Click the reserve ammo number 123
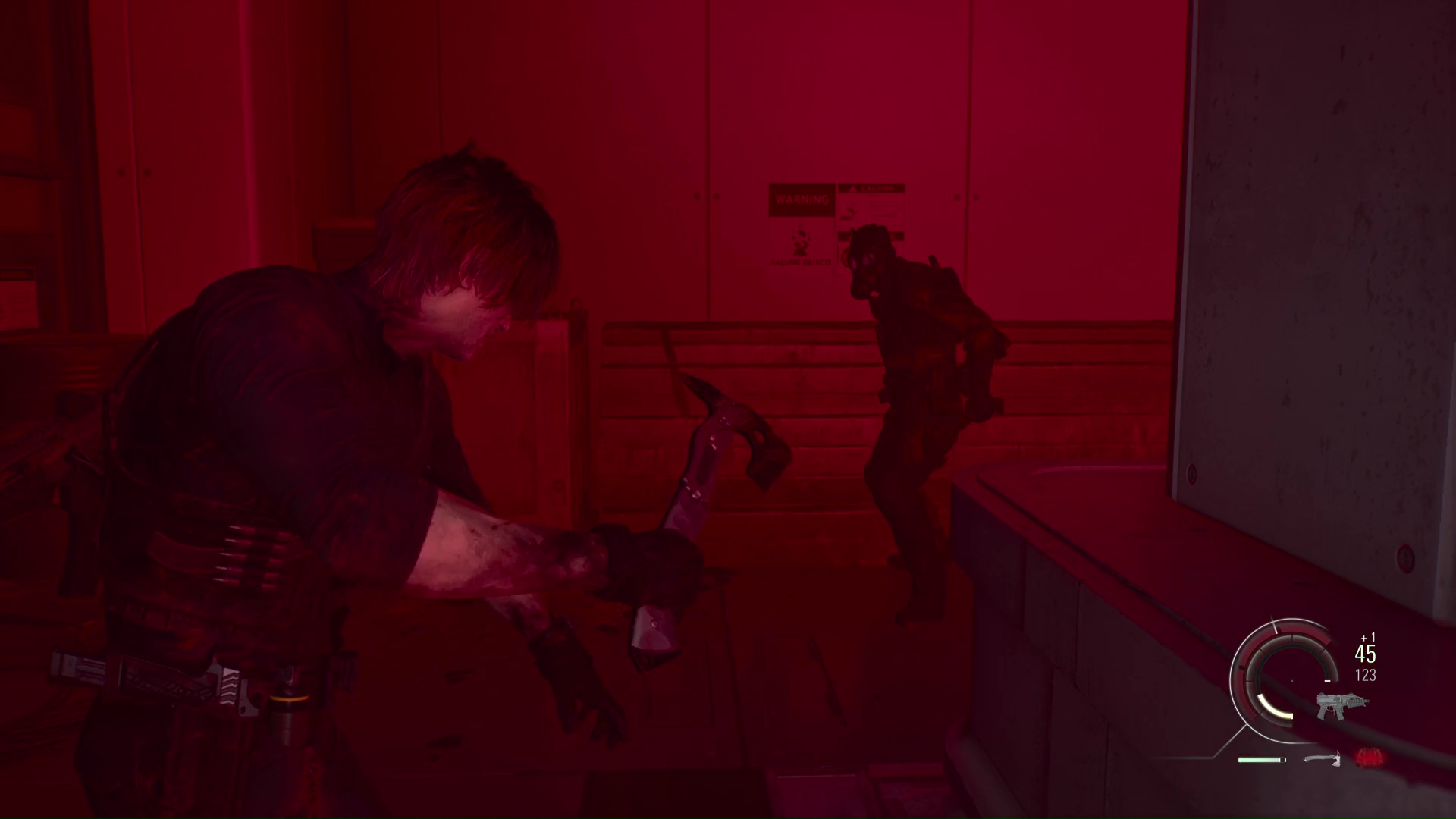The image size is (1456, 819). [1365, 674]
